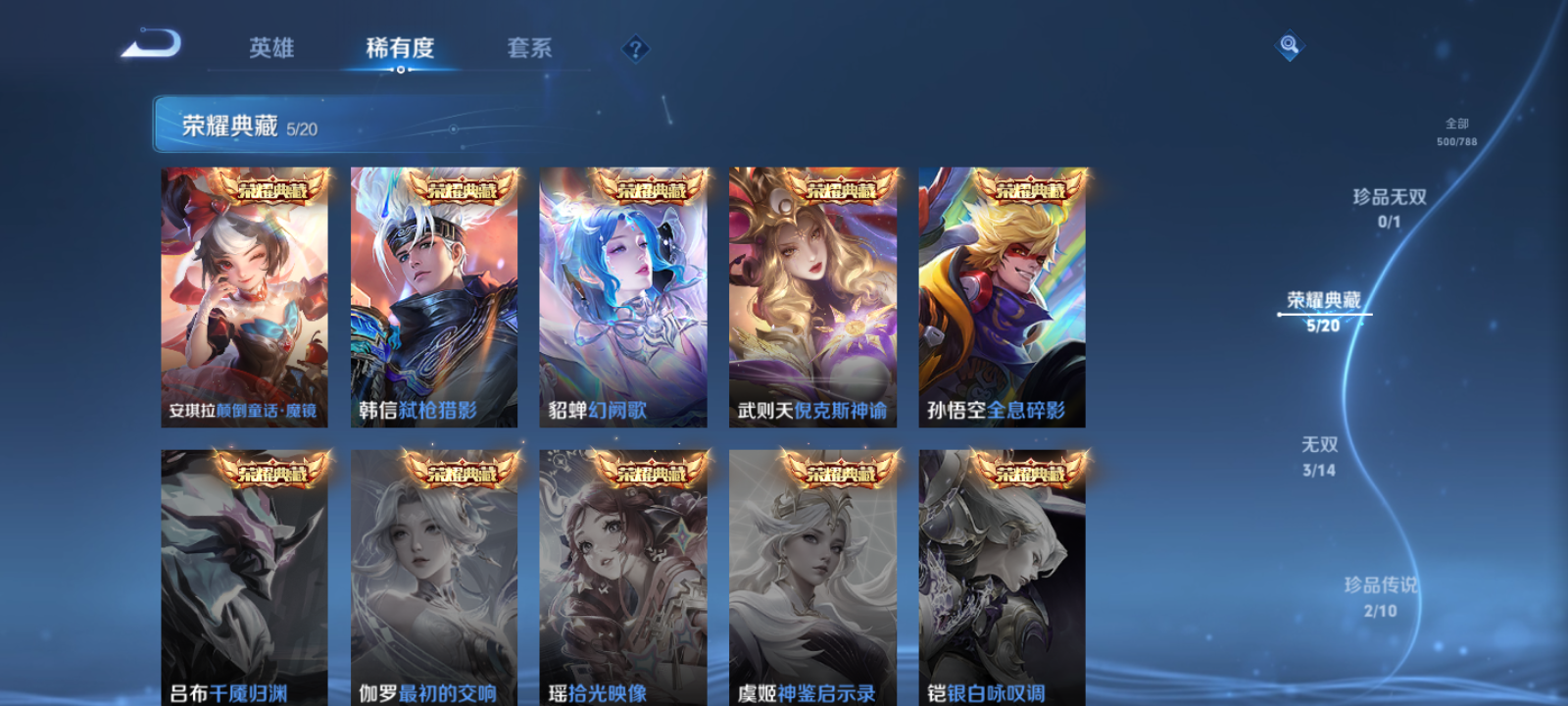Select the 伽罗最初的交响 skin card
This screenshot has height=706, width=1568.
pos(435,579)
